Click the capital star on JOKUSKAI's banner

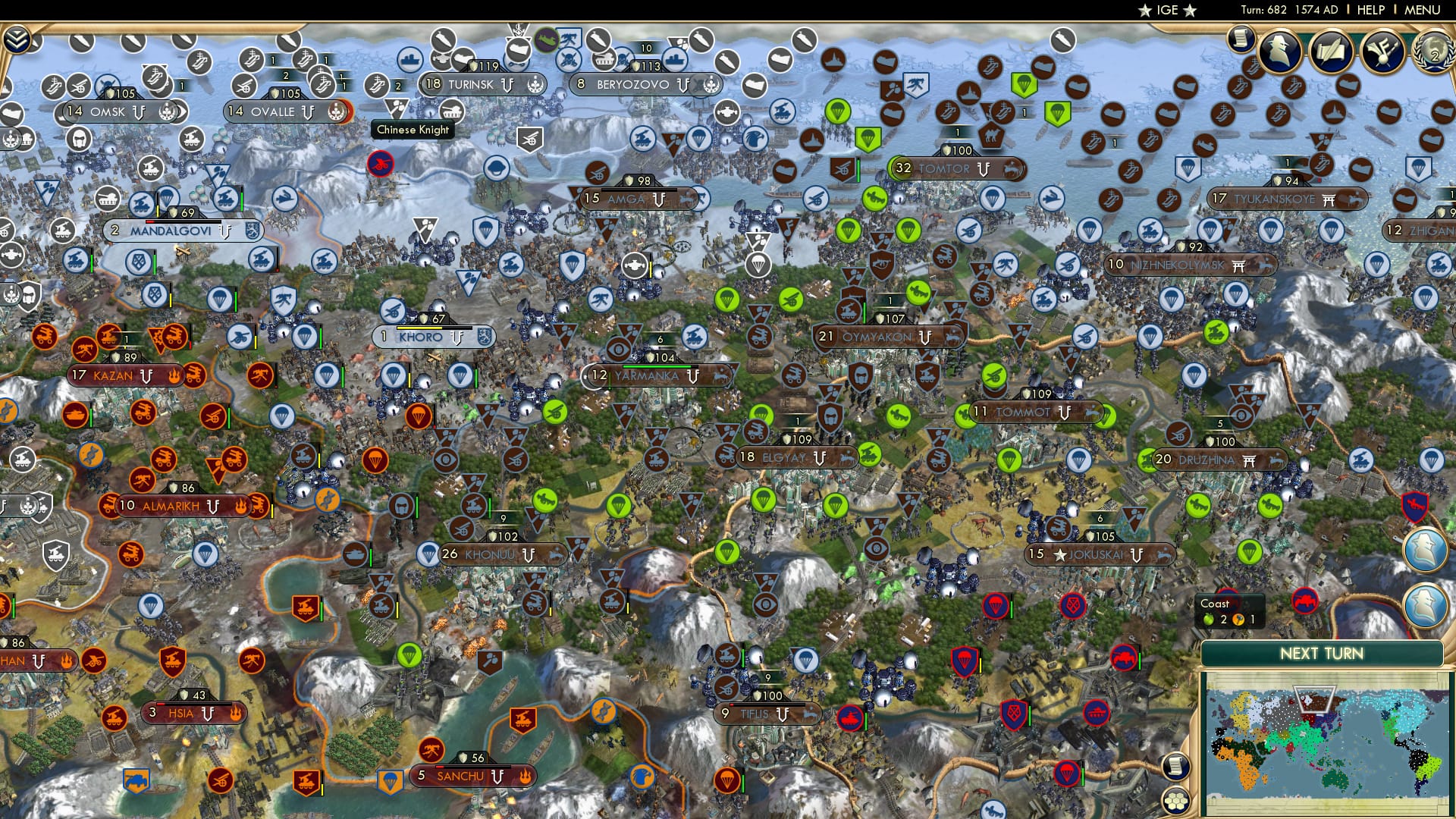1059,554
